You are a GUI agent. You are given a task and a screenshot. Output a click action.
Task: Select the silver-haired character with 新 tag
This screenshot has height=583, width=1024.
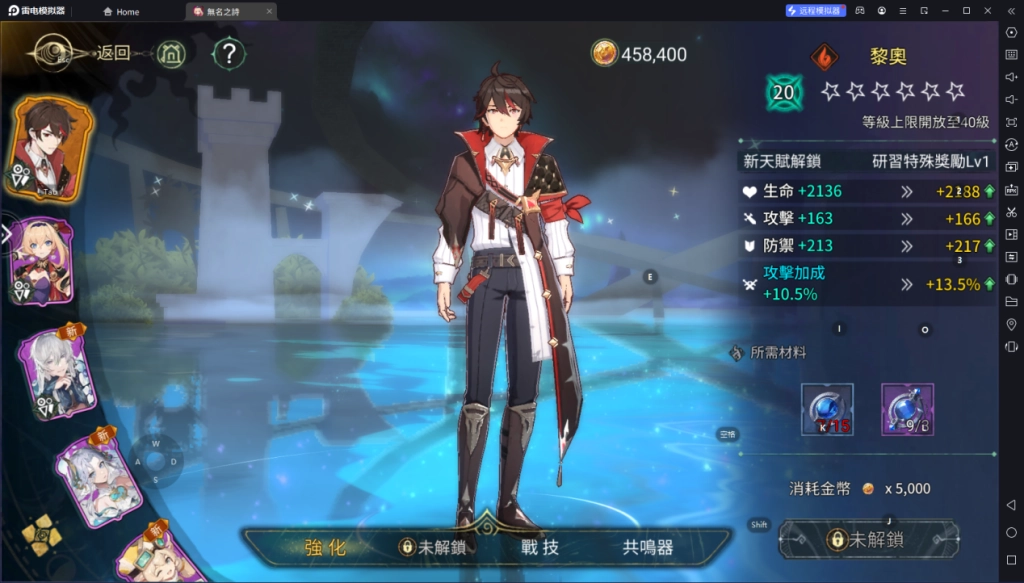[57, 373]
